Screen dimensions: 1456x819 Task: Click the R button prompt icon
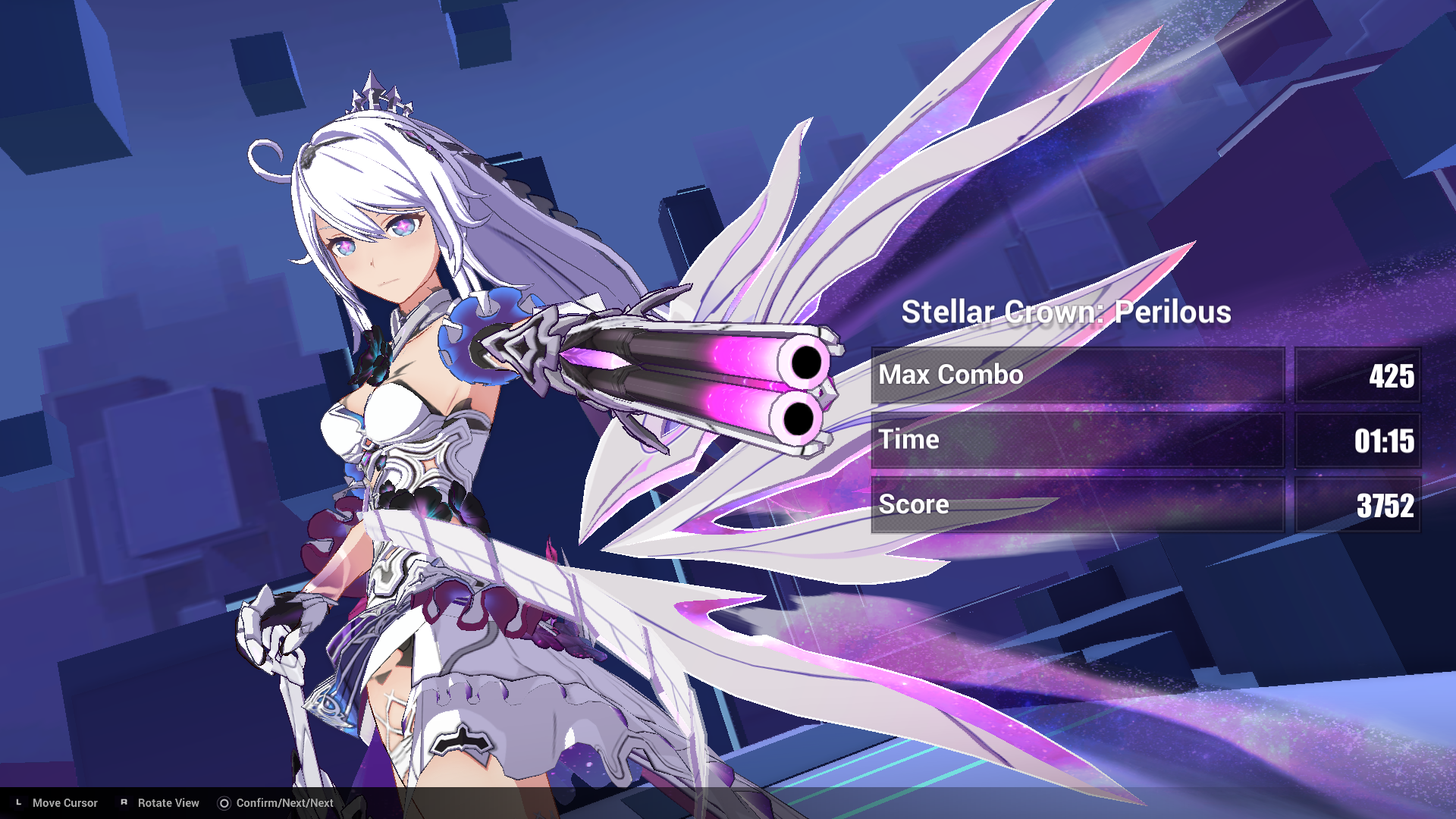click(124, 802)
